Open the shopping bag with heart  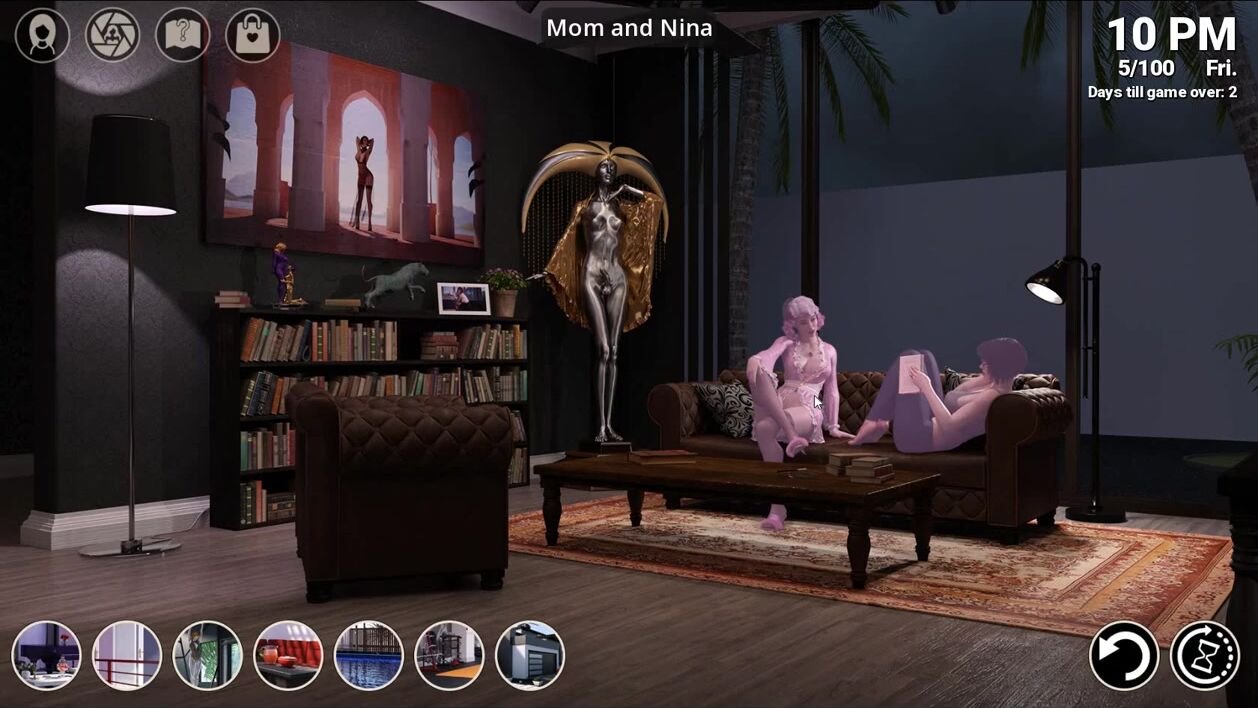click(x=252, y=36)
